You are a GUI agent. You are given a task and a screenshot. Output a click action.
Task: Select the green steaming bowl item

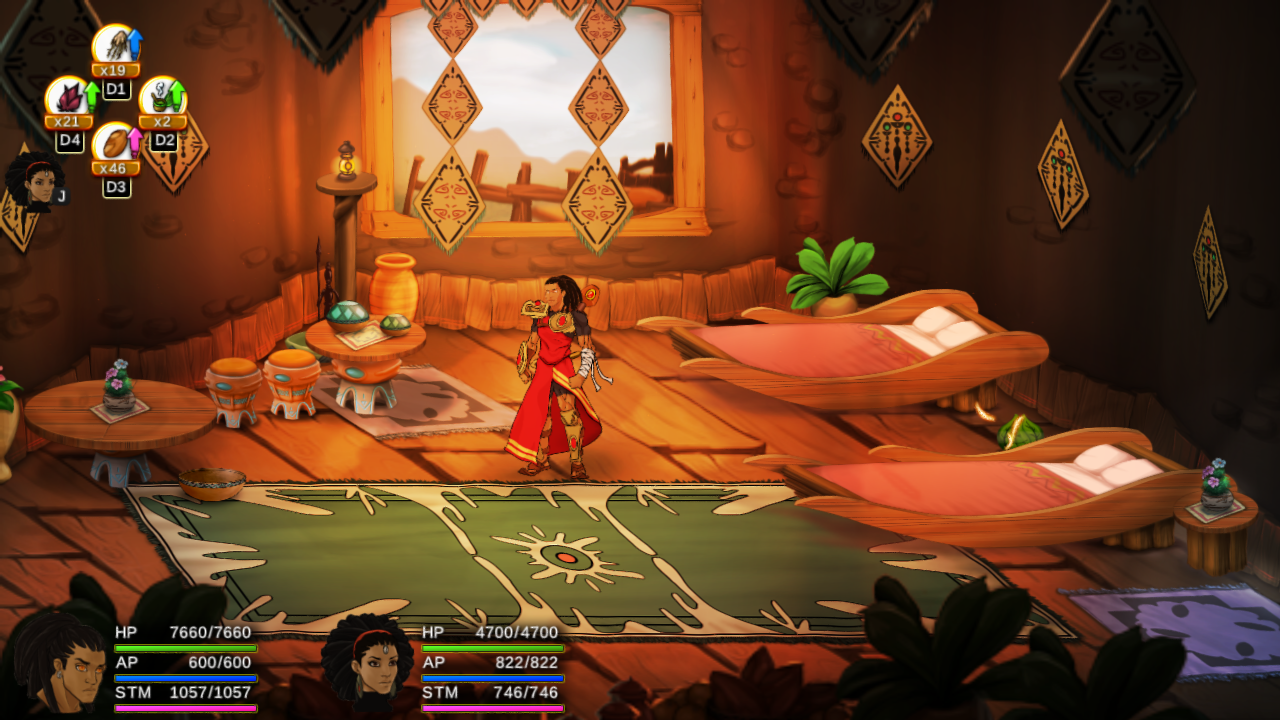[160, 98]
